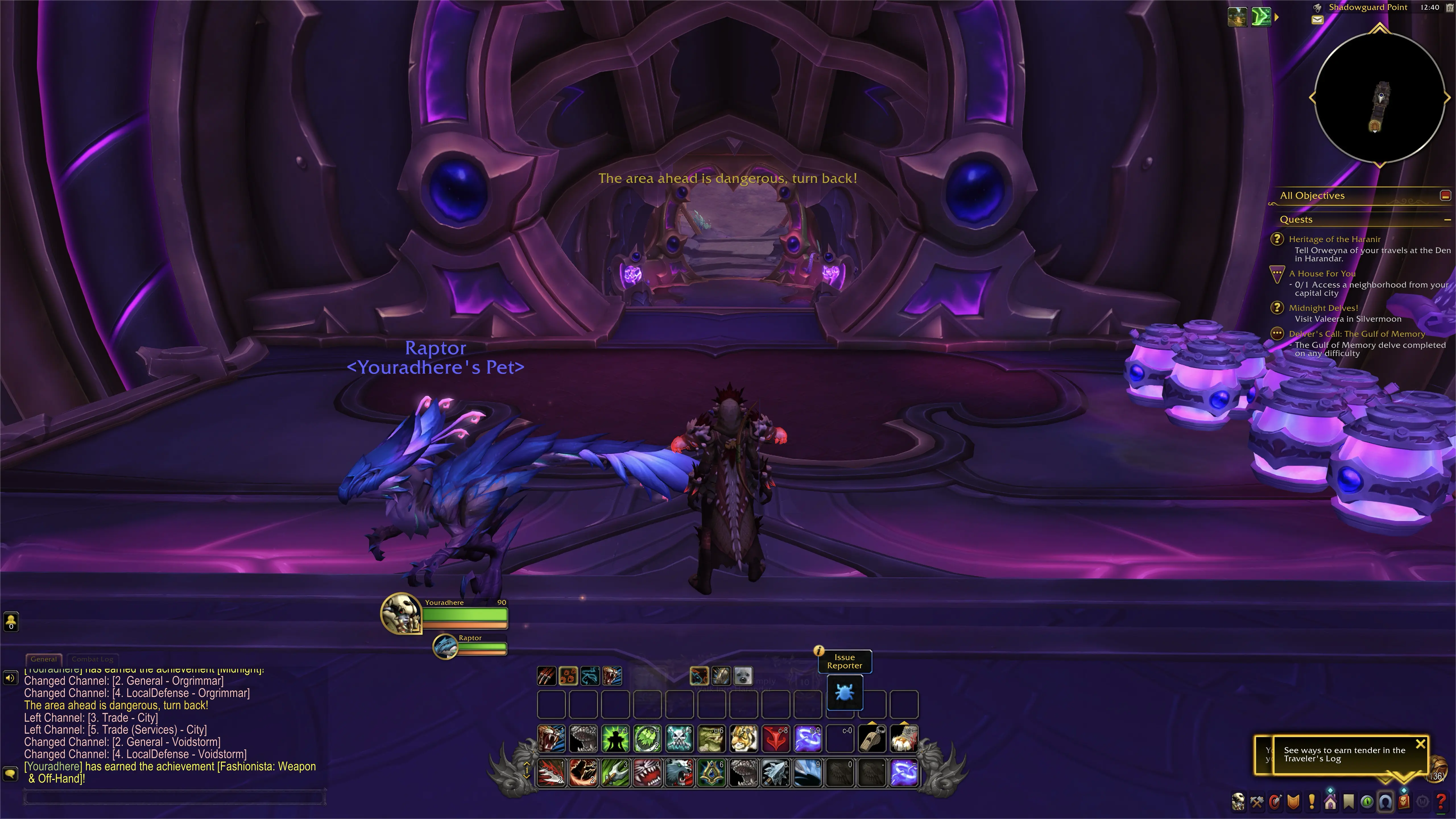
Task: Open the blue bug Issue Reporter button
Action: 844,692
